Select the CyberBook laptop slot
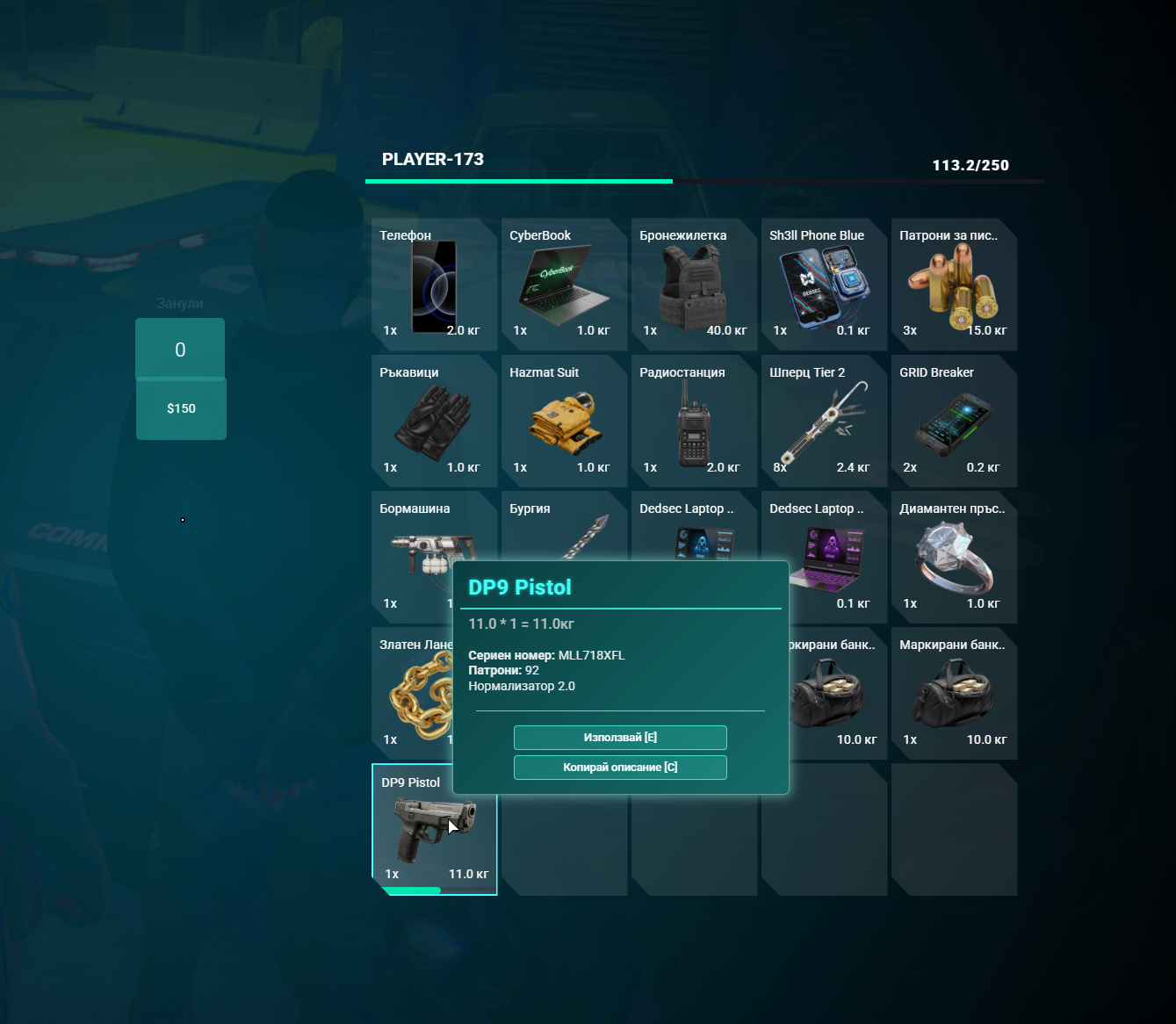This screenshot has width=1176, height=1024. click(564, 285)
